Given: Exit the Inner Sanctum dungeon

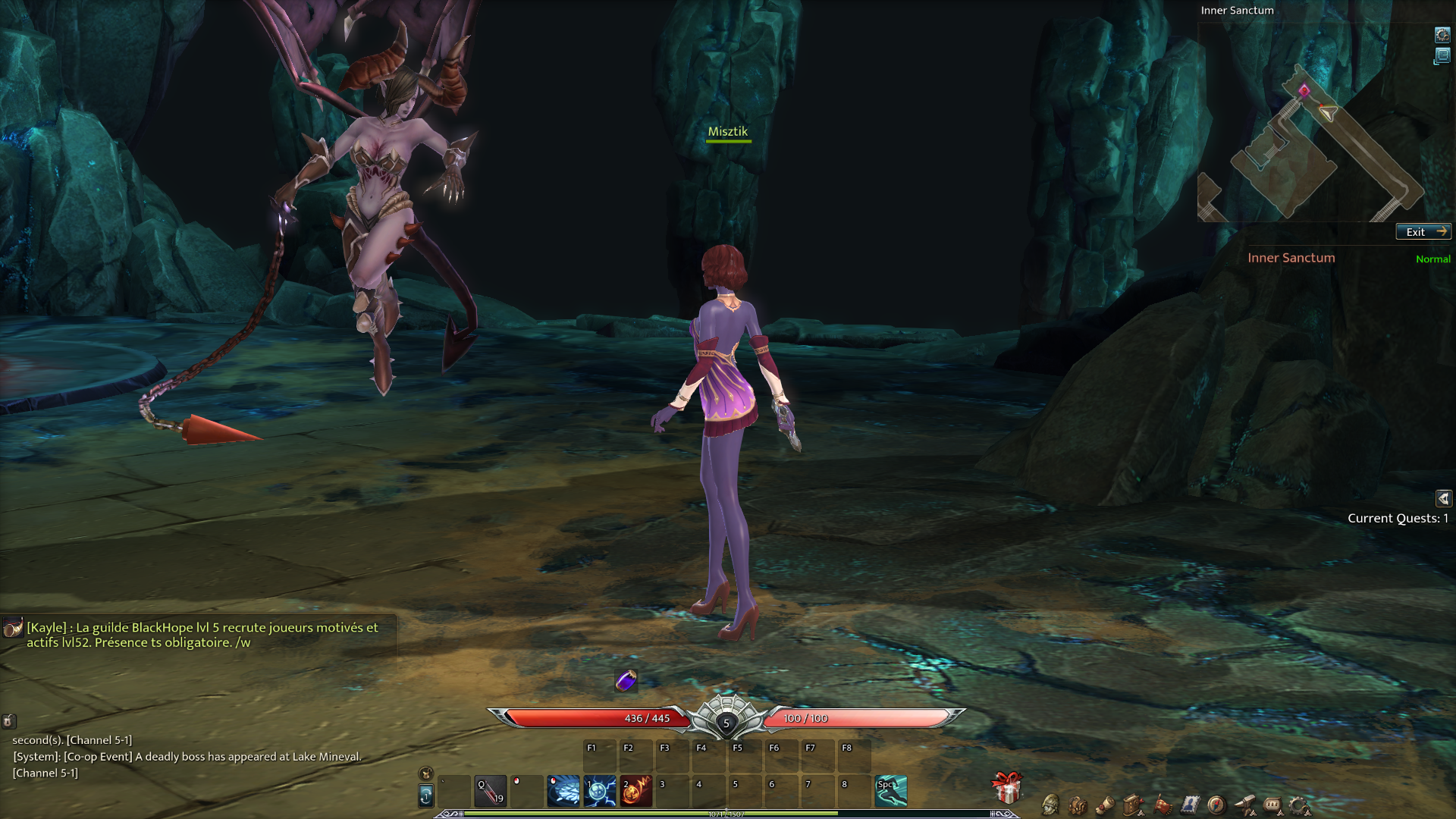Looking at the screenshot, I should click(x=1423, y=232).
